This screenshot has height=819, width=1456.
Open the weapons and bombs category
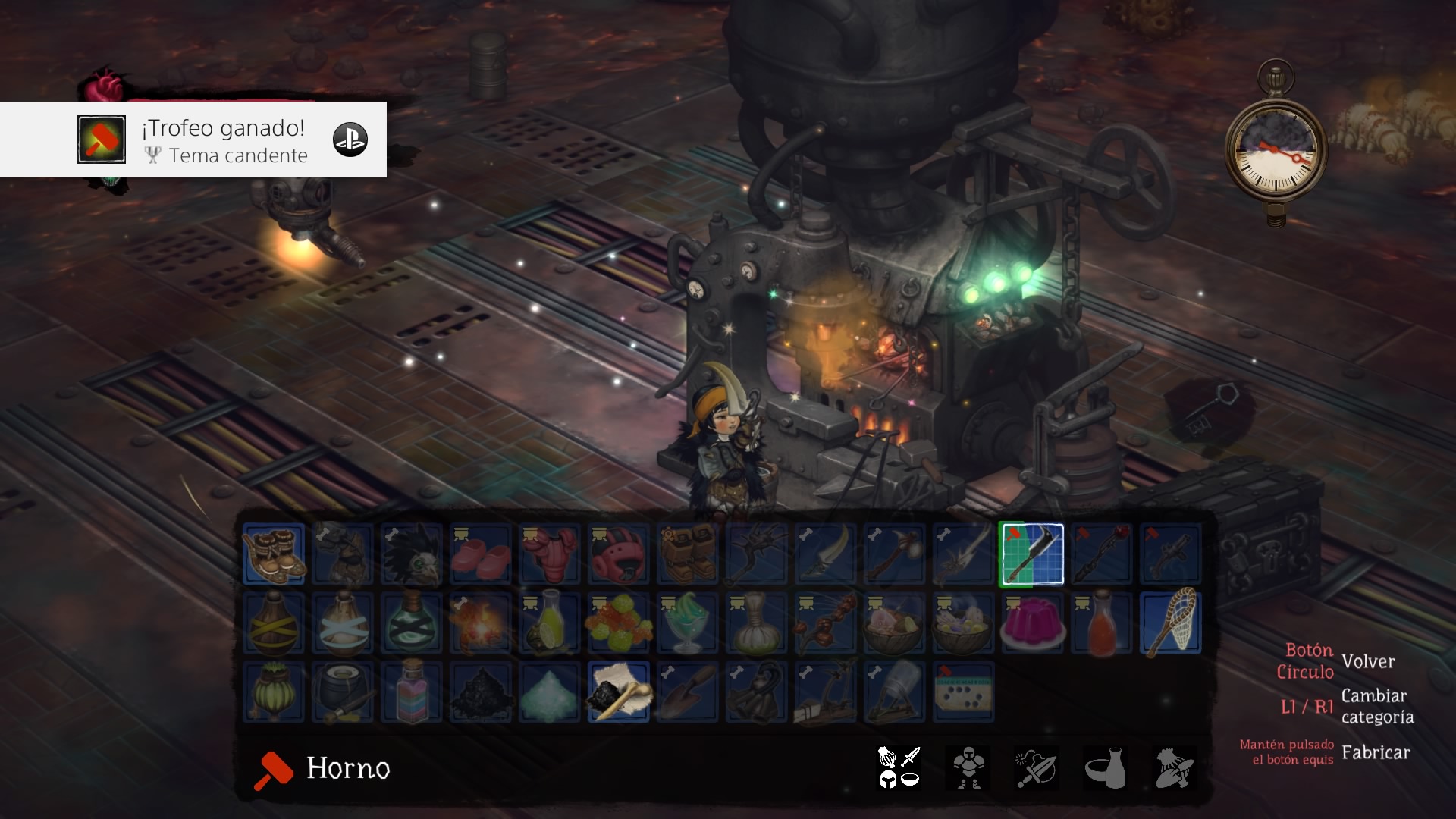pyautogui.click(x=1036, y=767)
